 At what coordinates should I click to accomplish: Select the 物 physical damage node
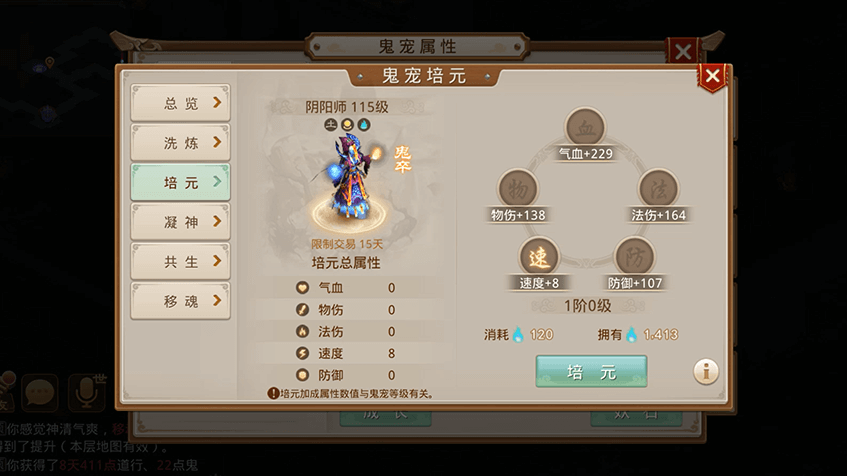(x=518, y=188)
